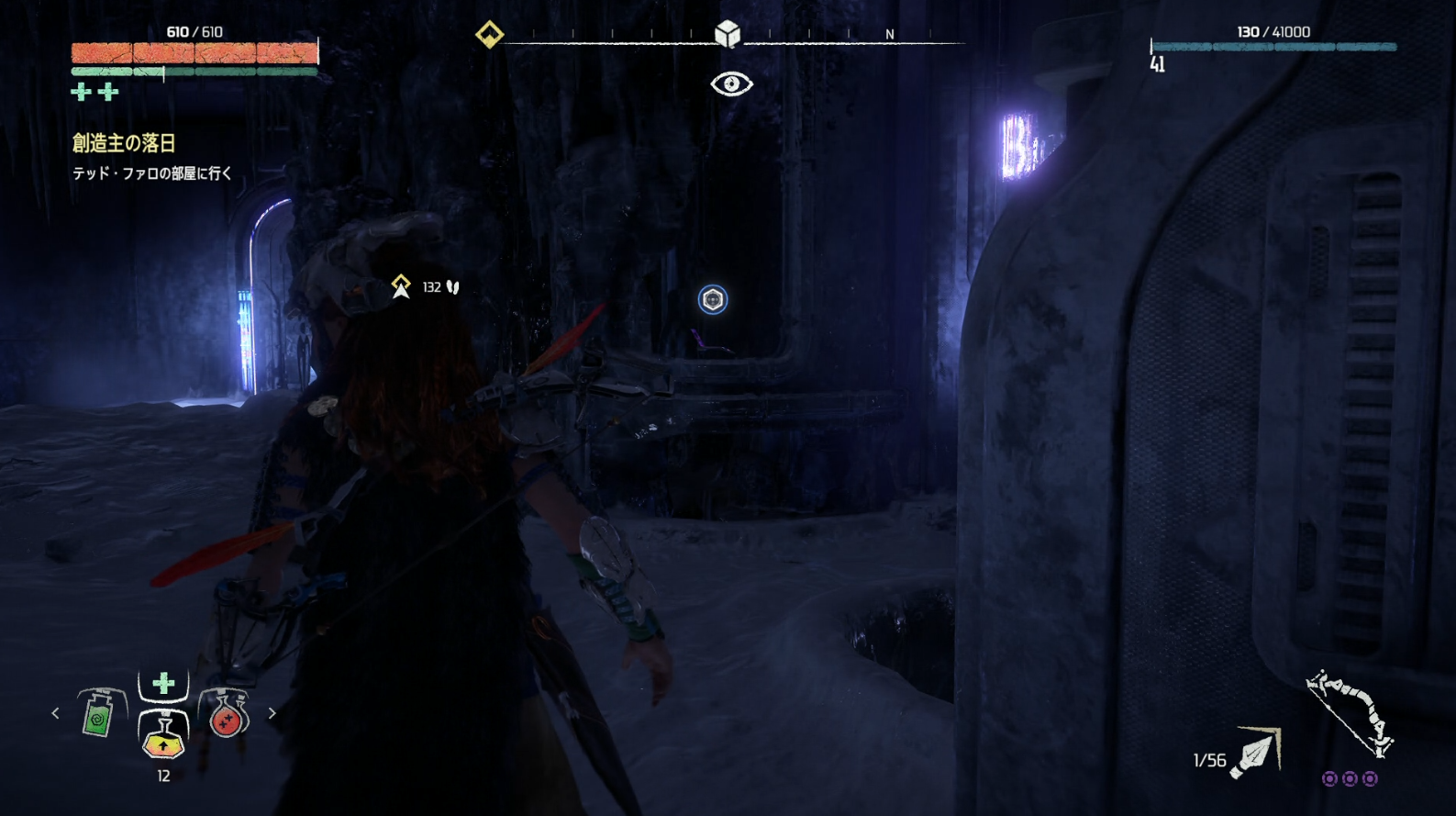1456x816 pixels.
Task: Click the yellow quest diamond on the compass
Action: click(x=489, y=35)
